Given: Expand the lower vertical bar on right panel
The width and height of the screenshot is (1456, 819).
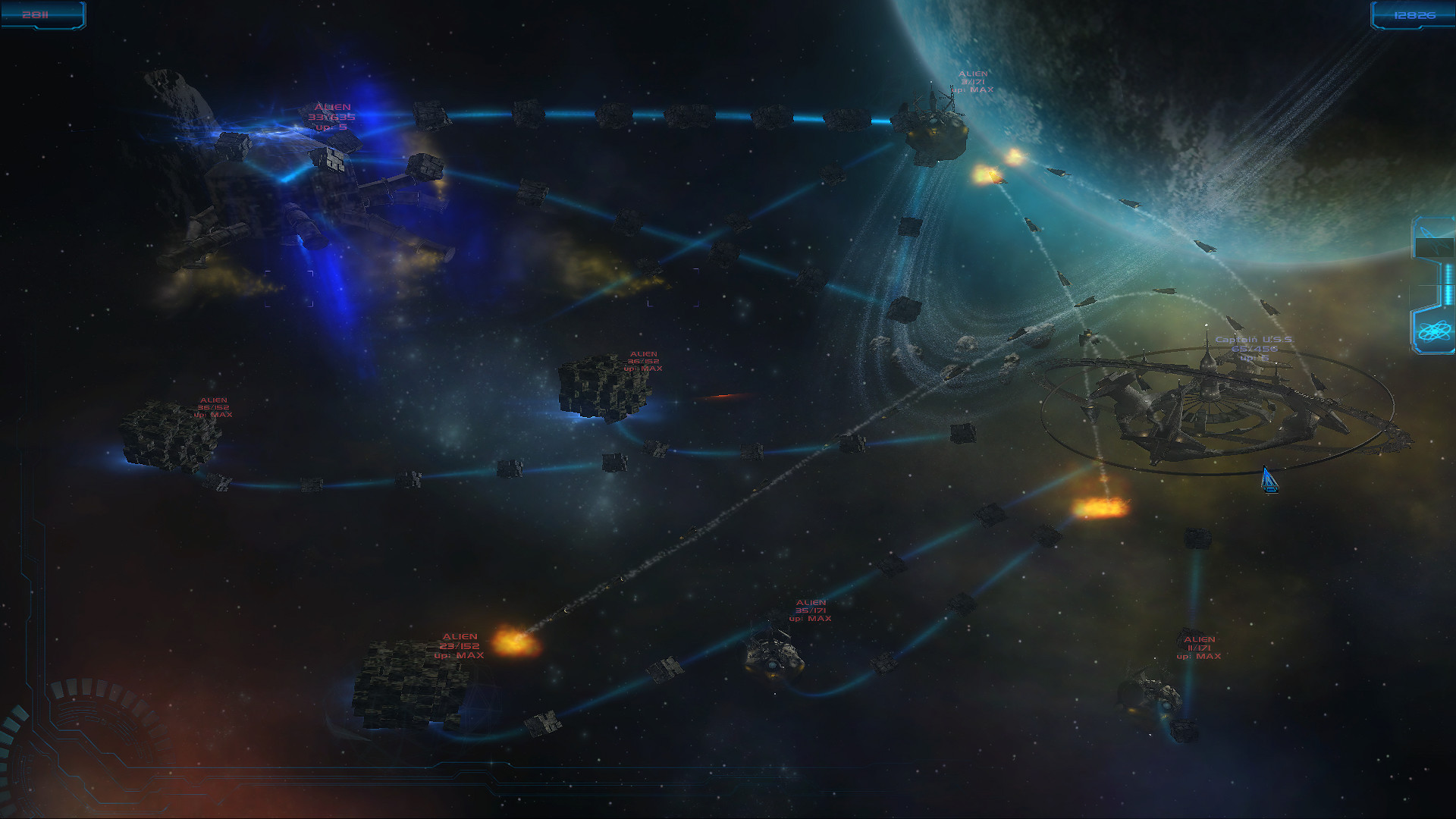Looking at the screenshot, I should [1448, 296].
